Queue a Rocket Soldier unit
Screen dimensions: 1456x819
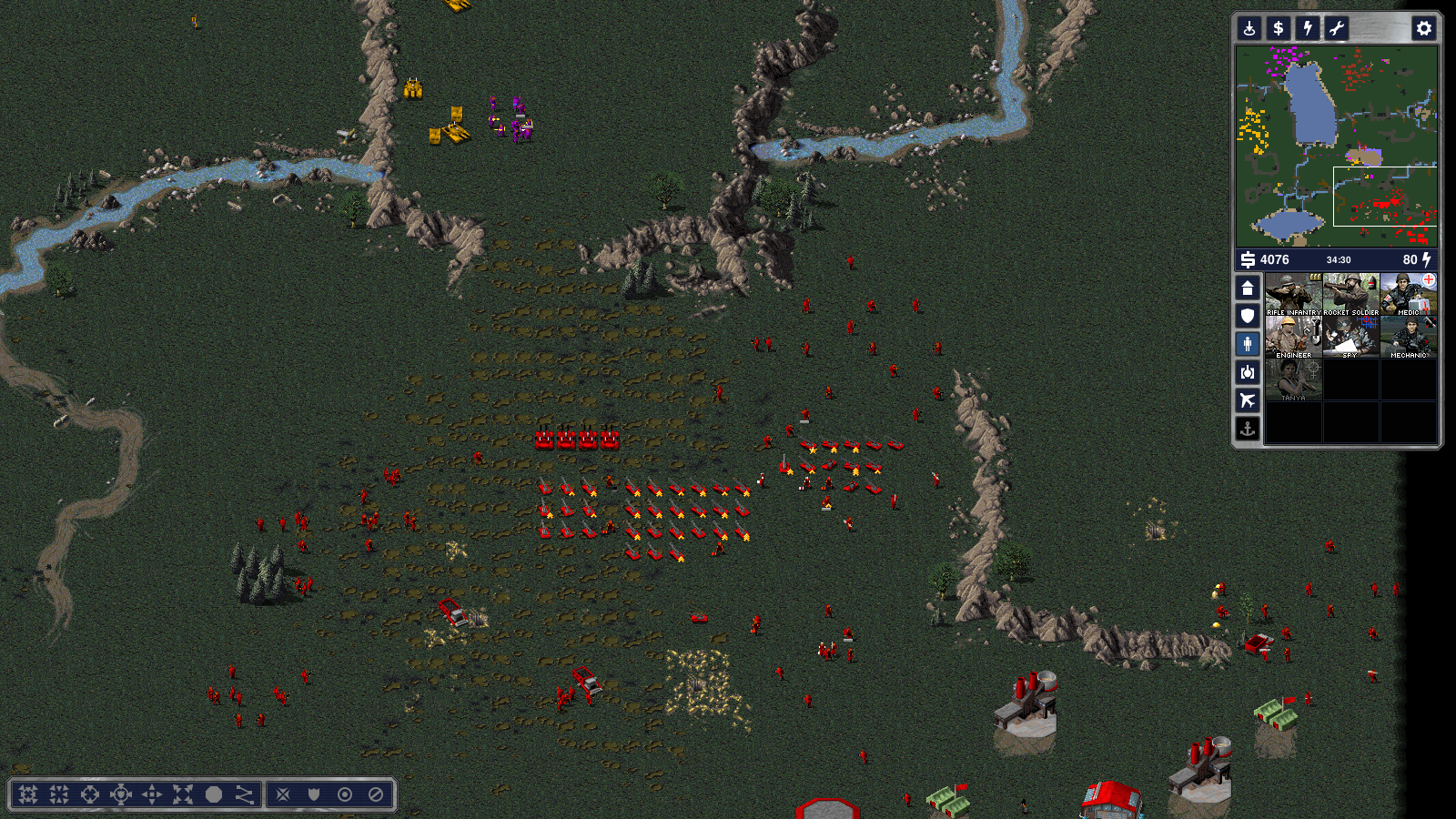[x=1350, y=294]
